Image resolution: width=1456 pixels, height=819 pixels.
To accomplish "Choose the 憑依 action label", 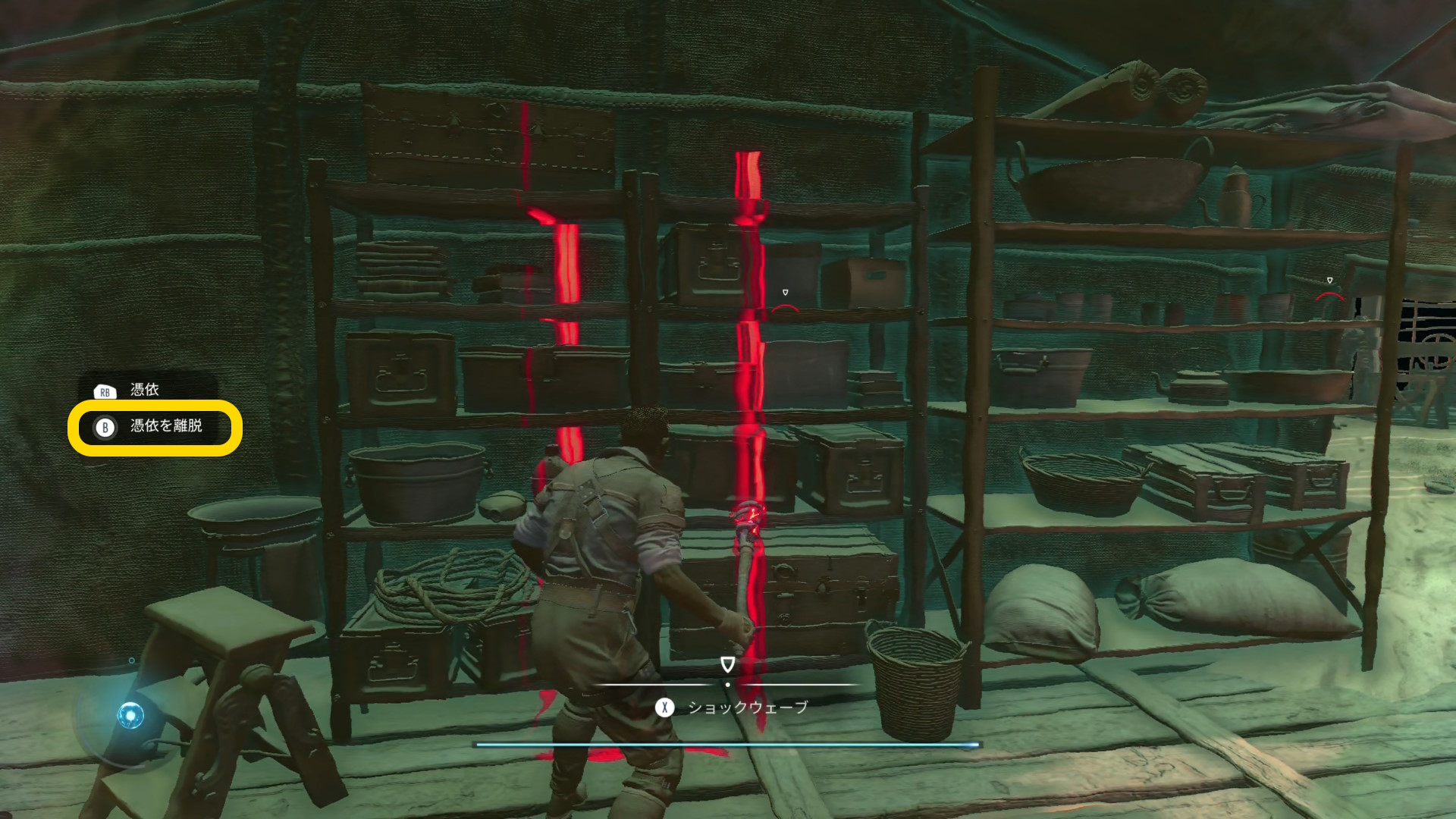I will [x=144, y=390].
